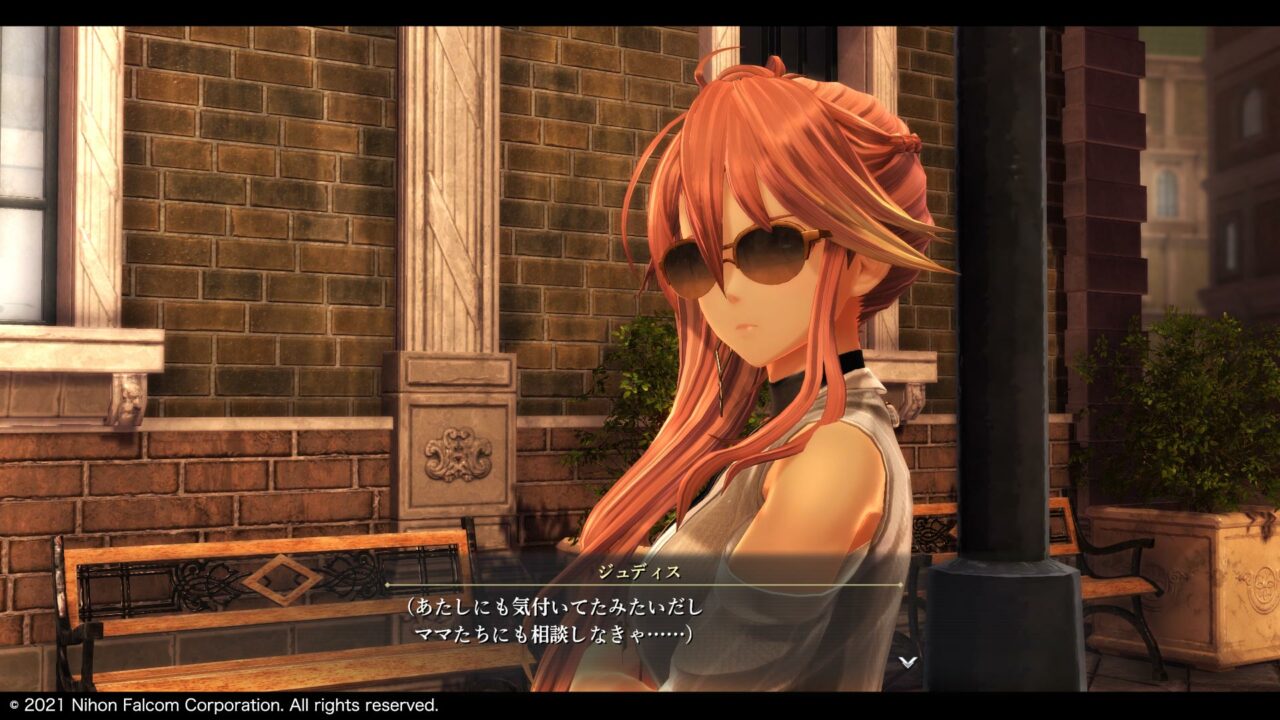This screenshot has width=1280, height=720.
Task: Click the dialogue text box
Action: [640, 620]
